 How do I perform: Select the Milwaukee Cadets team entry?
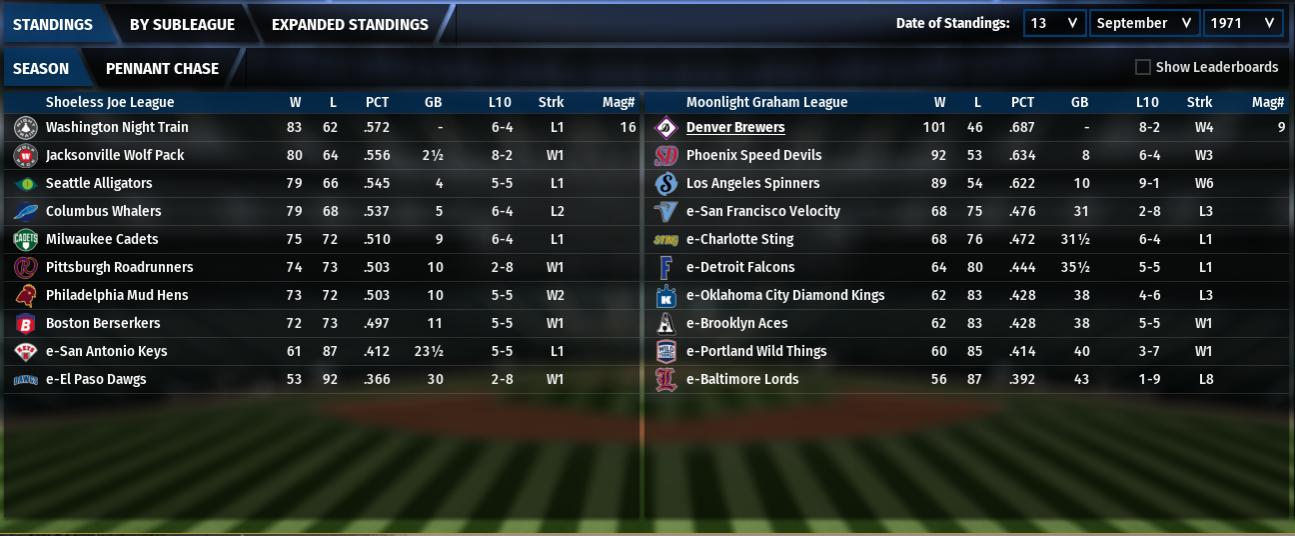point(102,239)
